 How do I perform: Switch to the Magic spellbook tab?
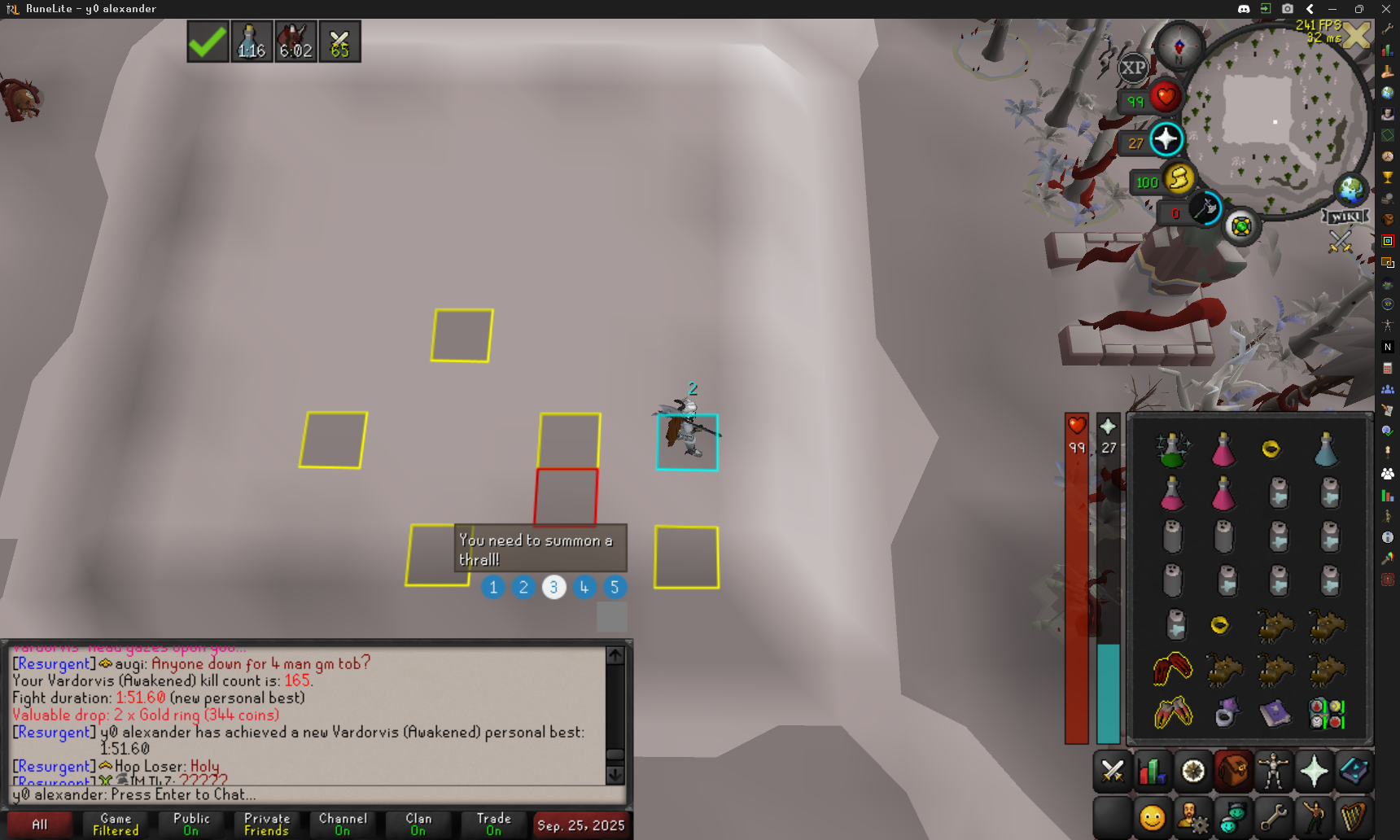1353,771
